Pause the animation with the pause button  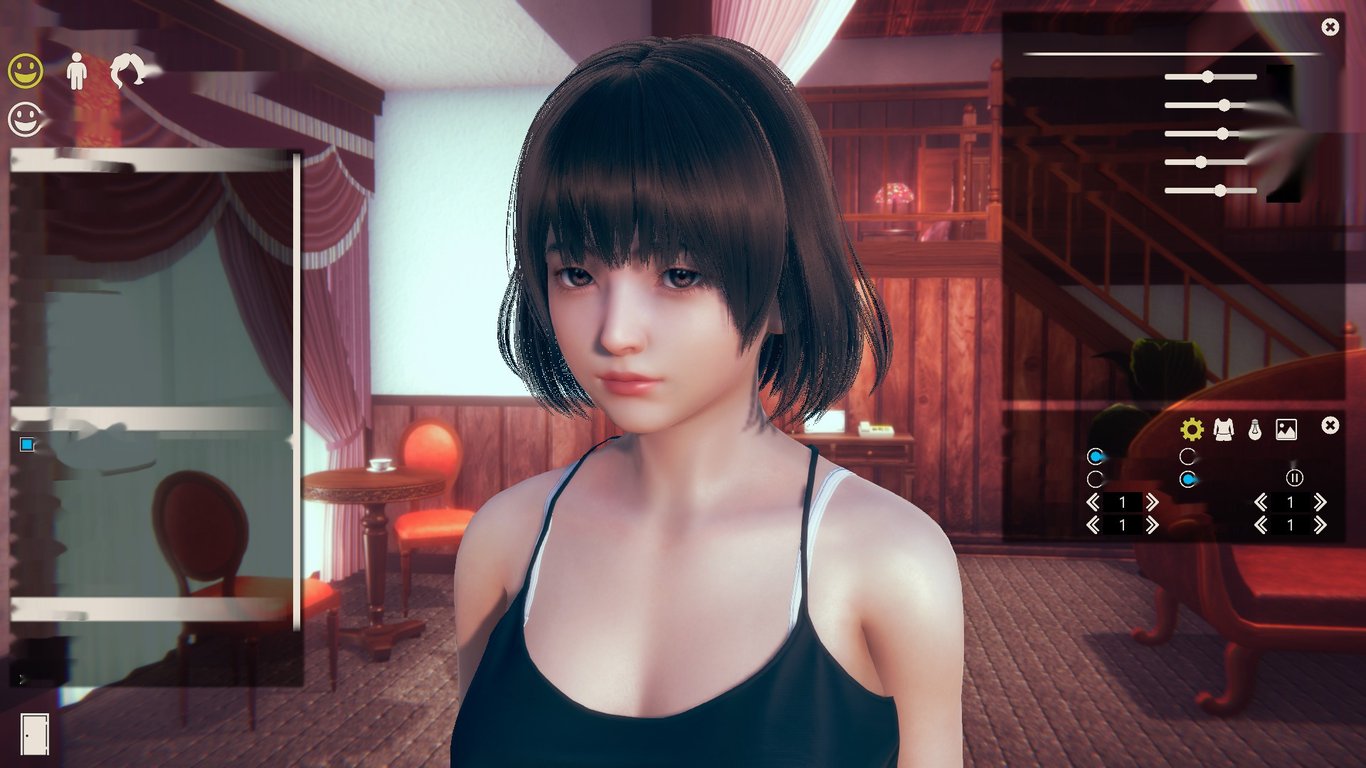(x=1295, y=477)
